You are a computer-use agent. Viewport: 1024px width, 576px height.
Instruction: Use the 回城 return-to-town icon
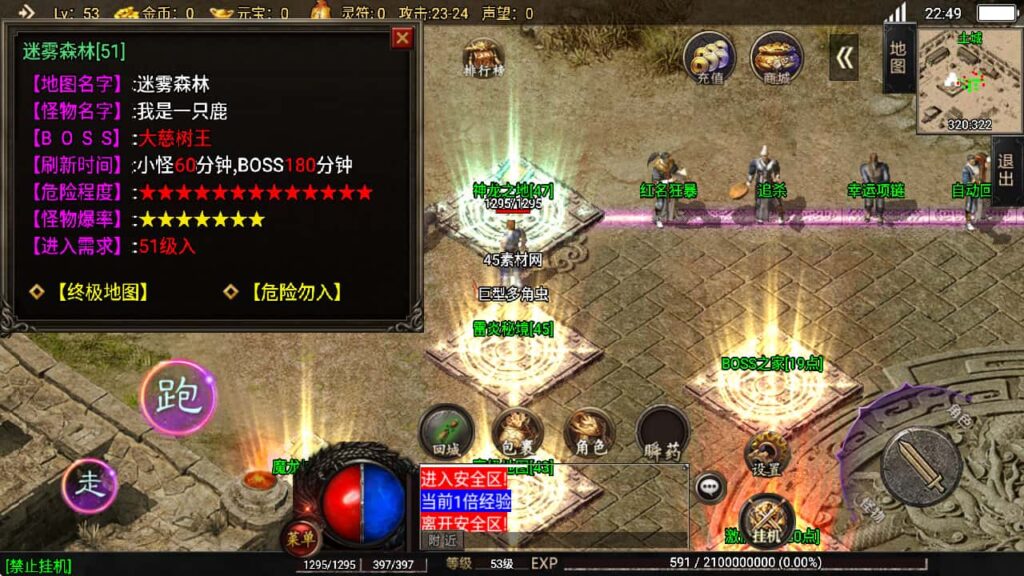click(x=446, y=431)
